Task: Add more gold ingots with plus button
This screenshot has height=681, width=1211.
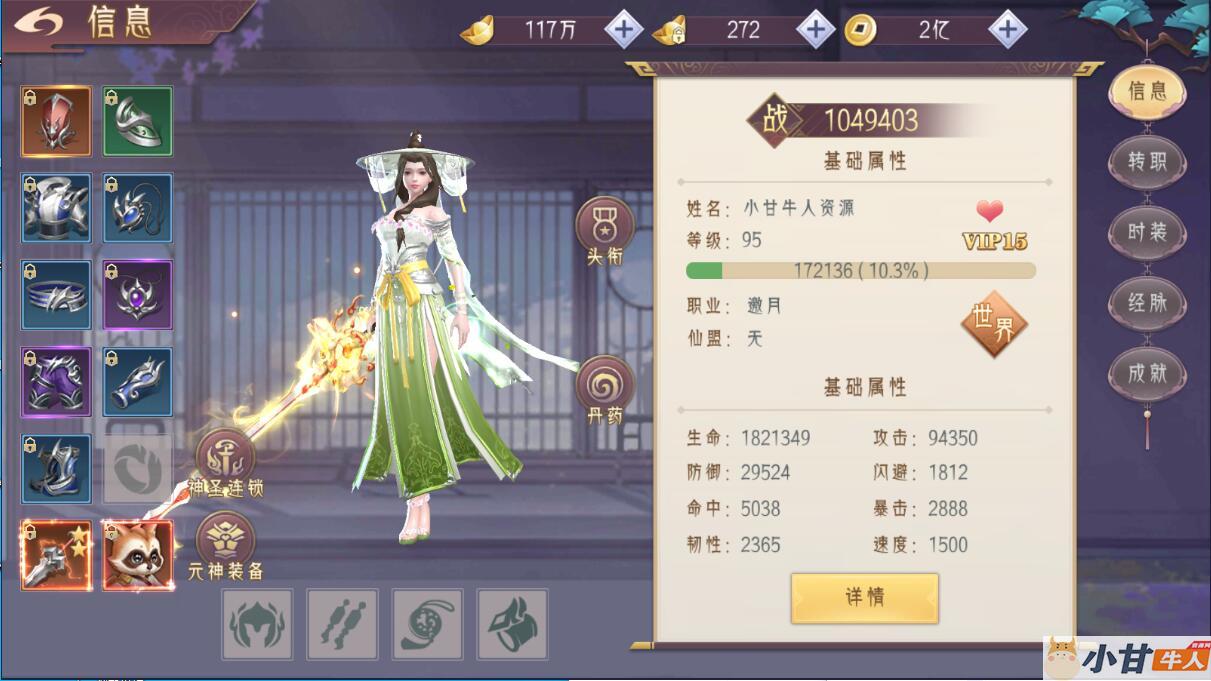Action: (x=624, y=30)
